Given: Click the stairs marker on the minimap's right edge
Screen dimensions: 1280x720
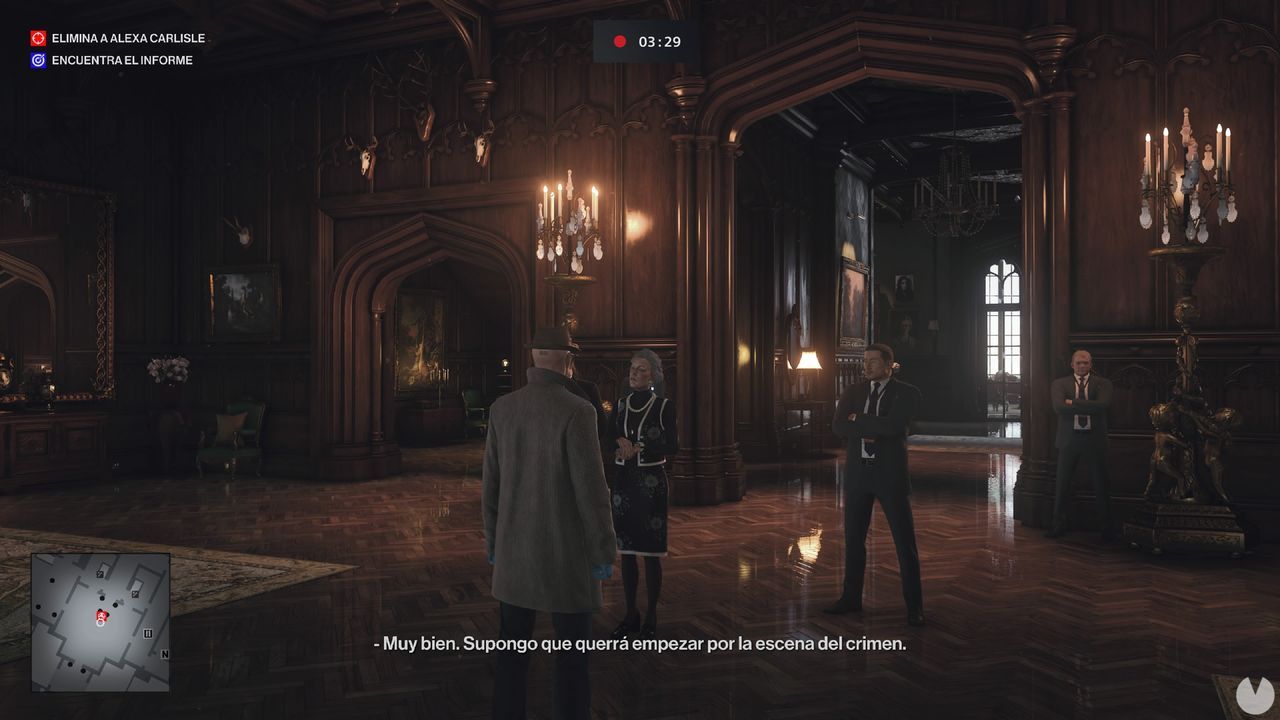Looking at the screenshot, I should coord(148,634).
